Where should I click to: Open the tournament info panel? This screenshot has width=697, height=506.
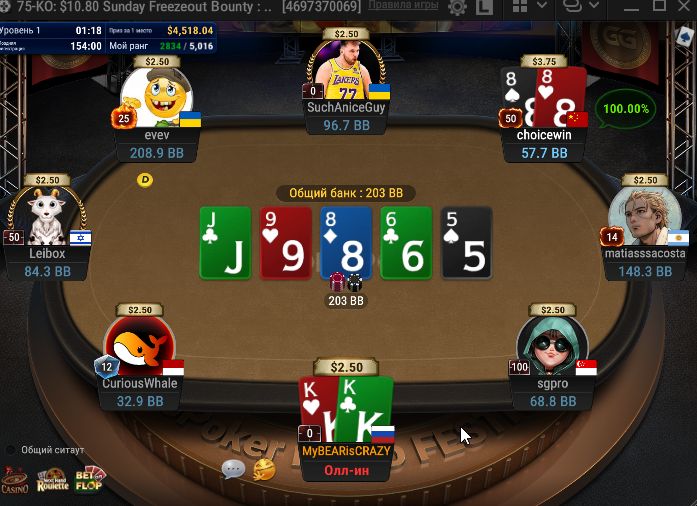pyautogui.click(x=107, y=38)
